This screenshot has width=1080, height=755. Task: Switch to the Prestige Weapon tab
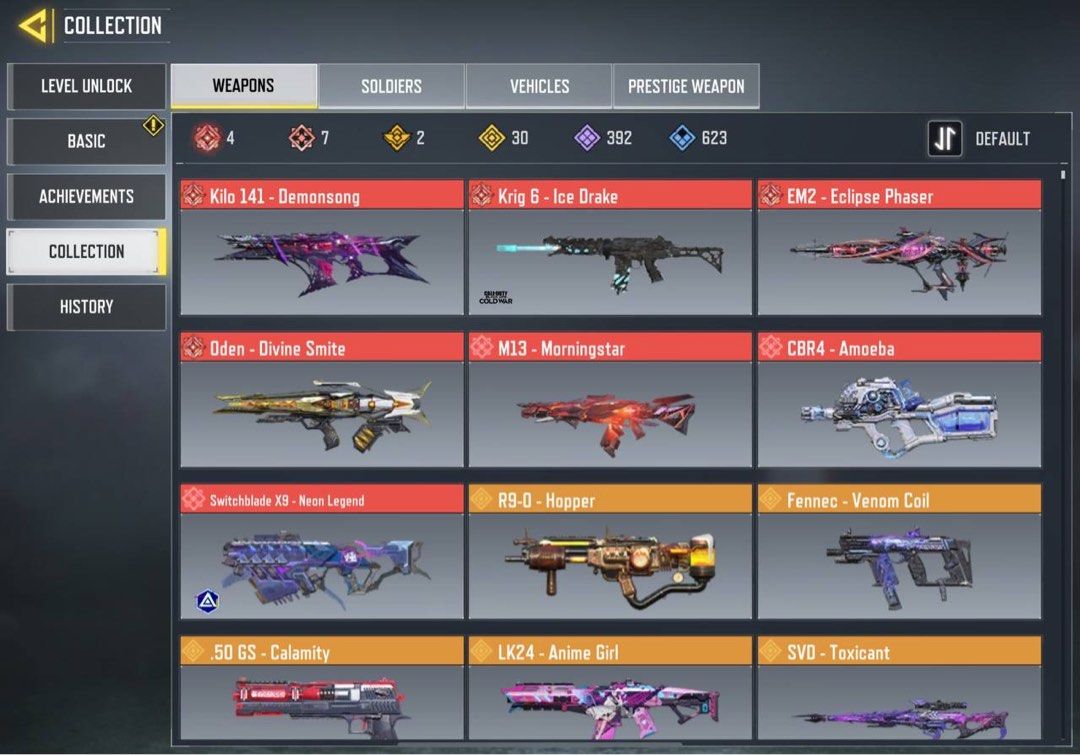(x=686, y=86)
